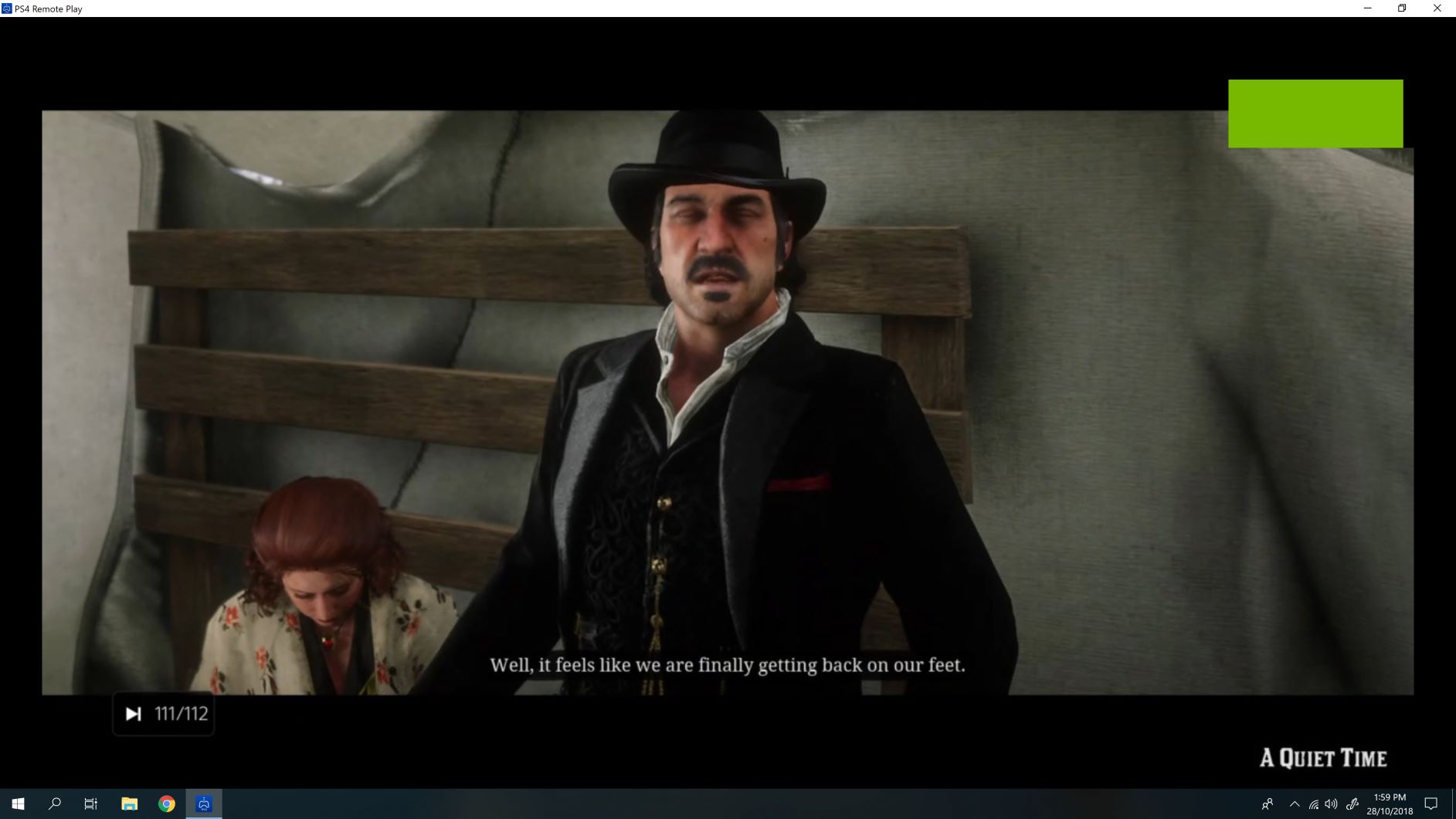Open the People hub in the system tray
Viewport: 1456px width, 819px height.
[x=1268, y=804]
